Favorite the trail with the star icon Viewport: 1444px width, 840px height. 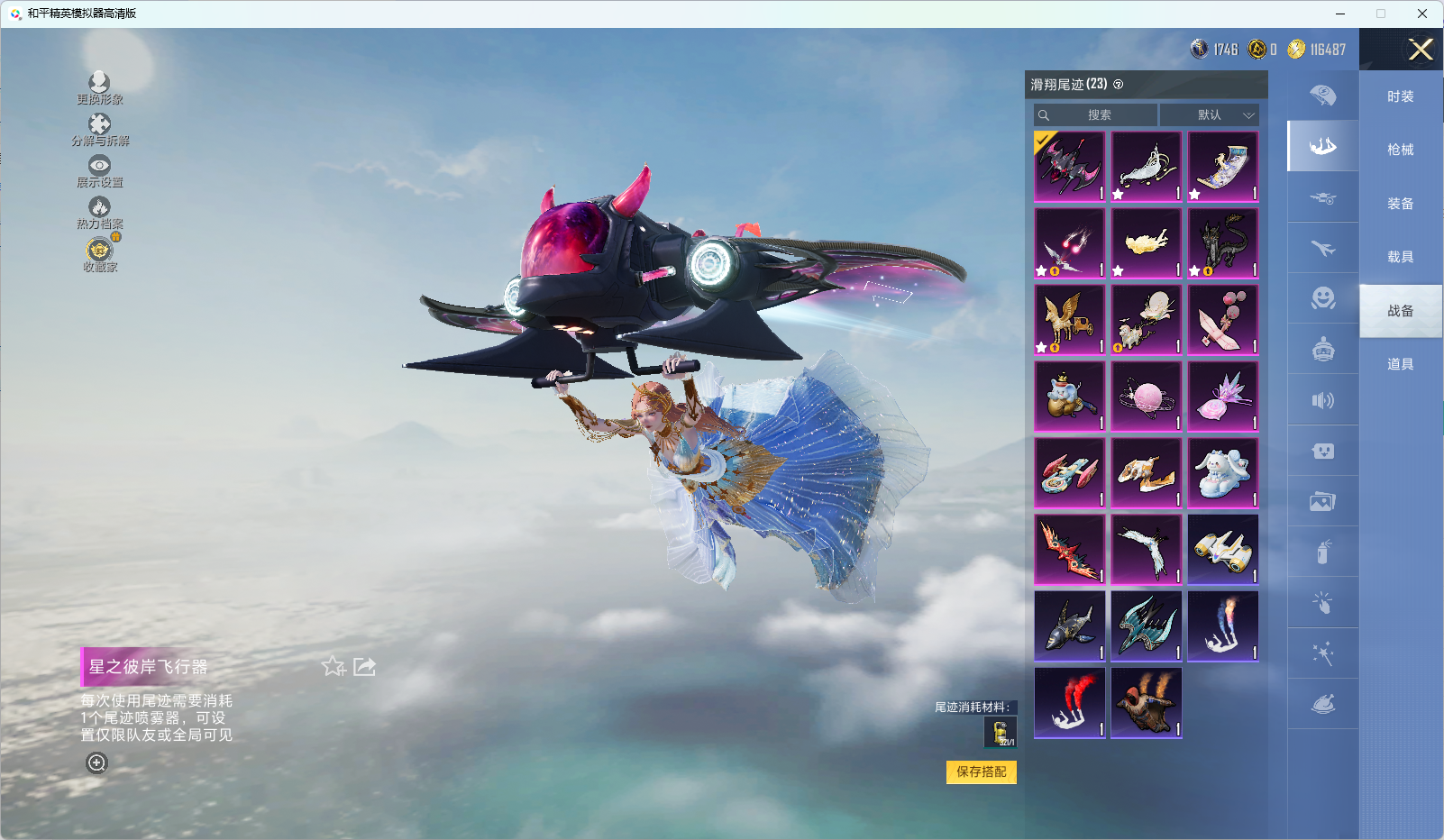pos(334,666)
